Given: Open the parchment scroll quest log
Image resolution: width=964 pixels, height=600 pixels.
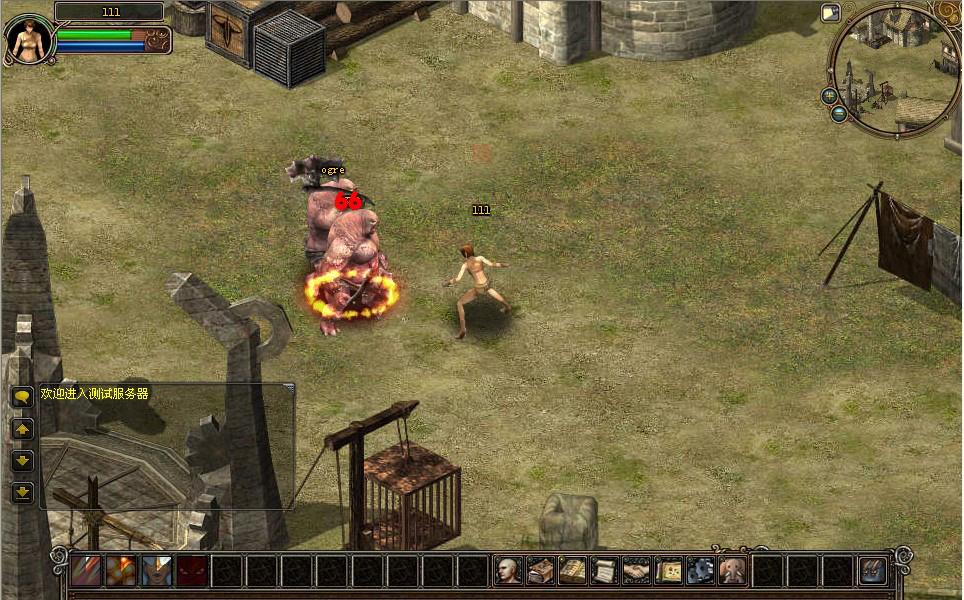Looking at the screenshot, I should click(x=605, y=571).
